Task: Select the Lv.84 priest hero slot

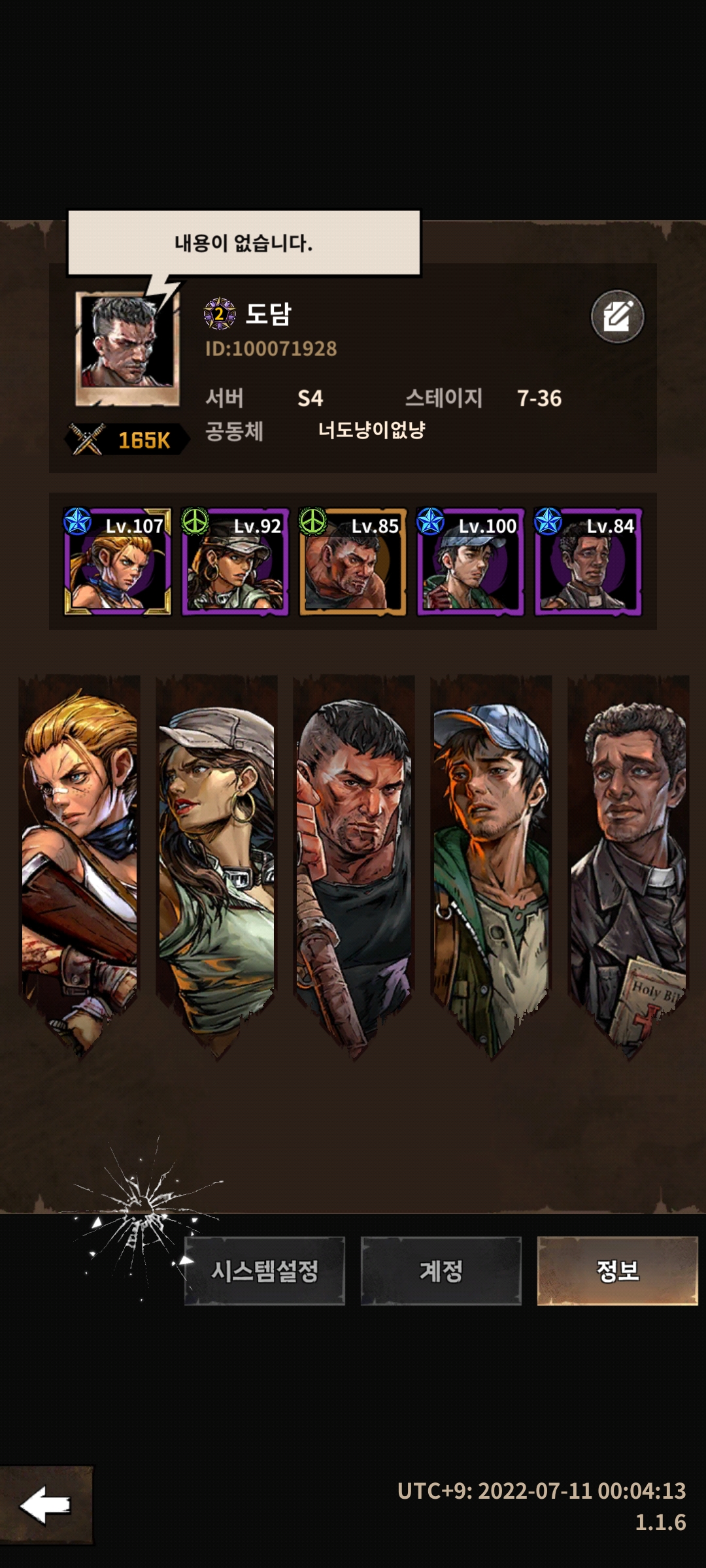Action: point(588,562)
